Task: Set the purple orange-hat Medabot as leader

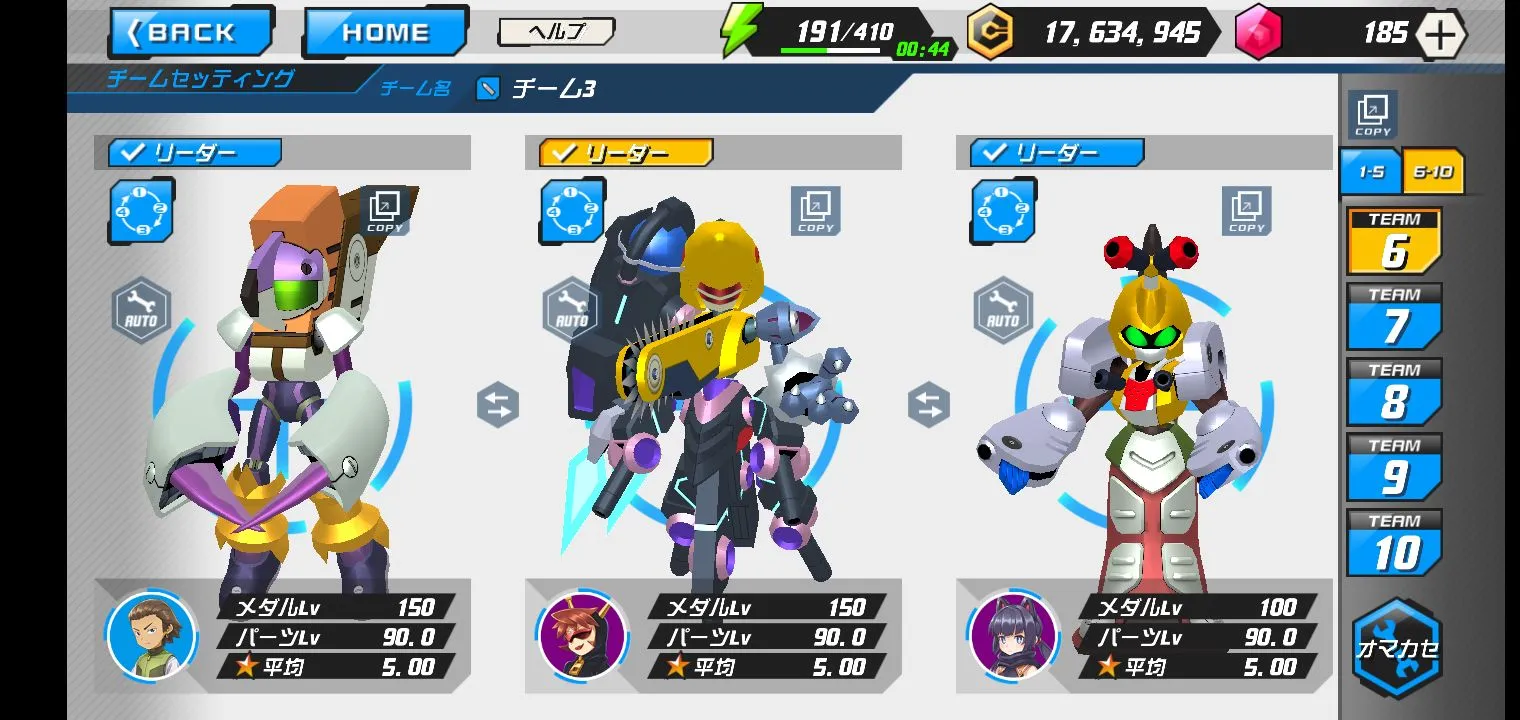Action: point(195,153)
